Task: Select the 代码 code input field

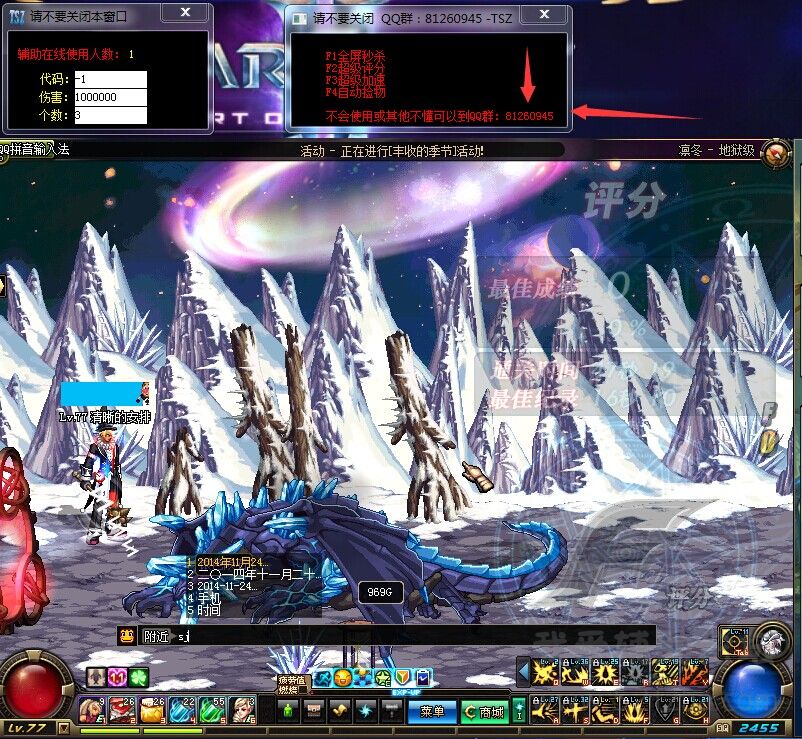Action: point(110,79)
